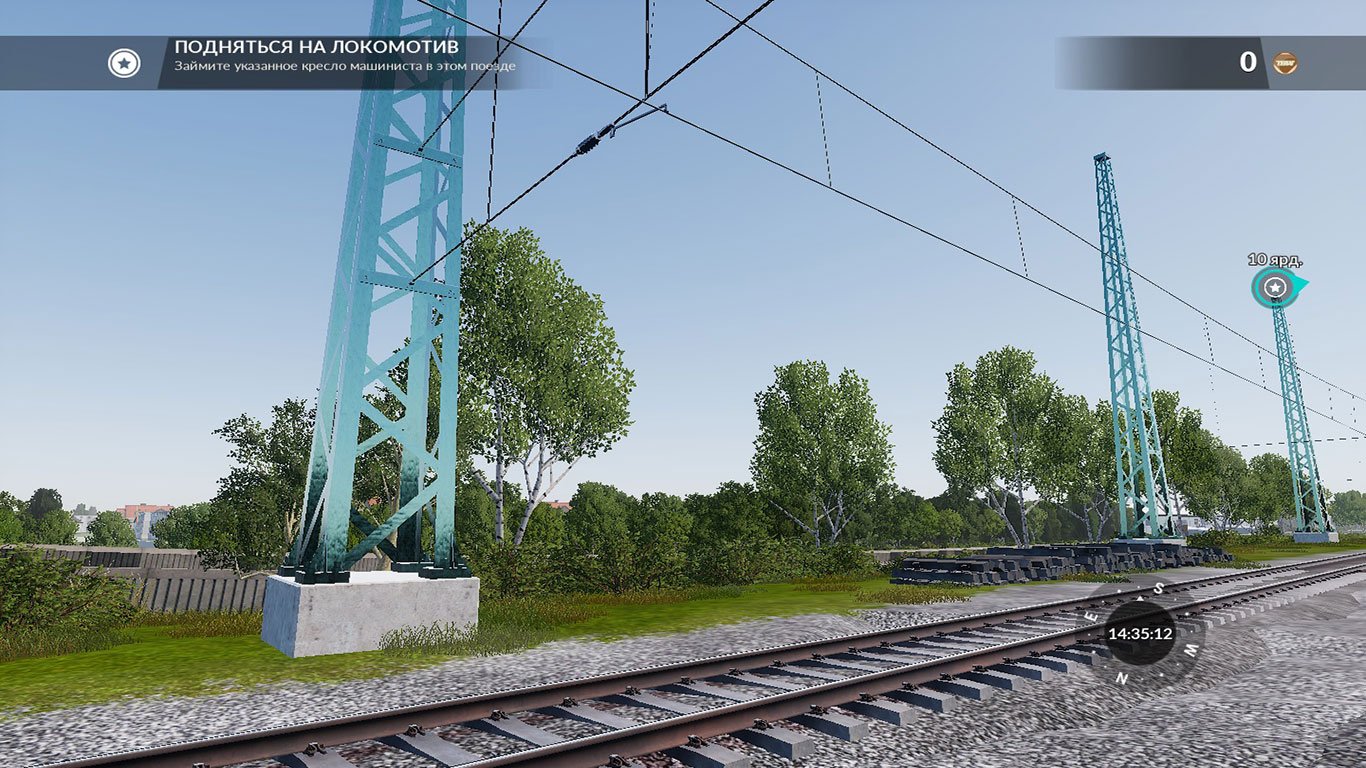Click the '10 ярд.' waypoint distance label

pos(1274,260)
